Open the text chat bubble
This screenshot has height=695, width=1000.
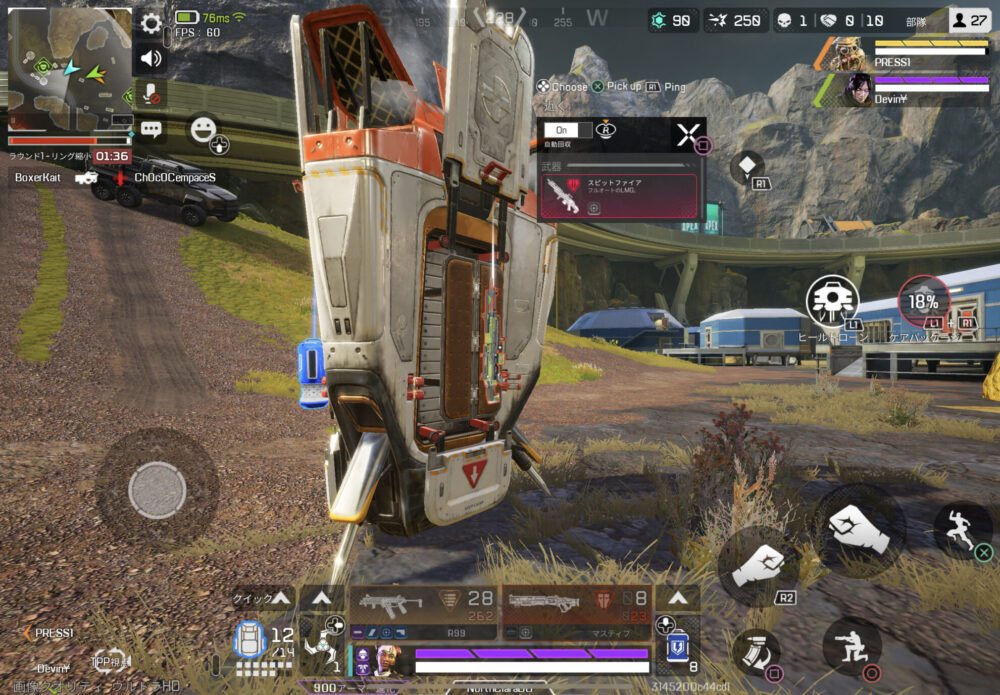point(151,128)
